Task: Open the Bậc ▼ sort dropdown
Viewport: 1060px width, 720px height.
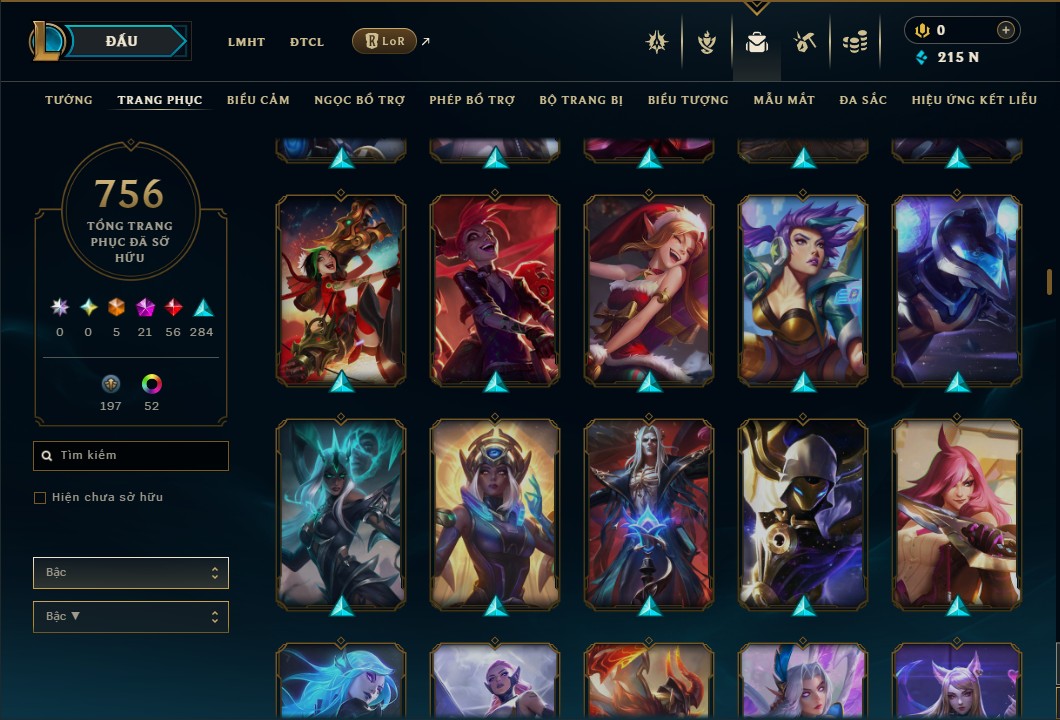Action: 131,617
